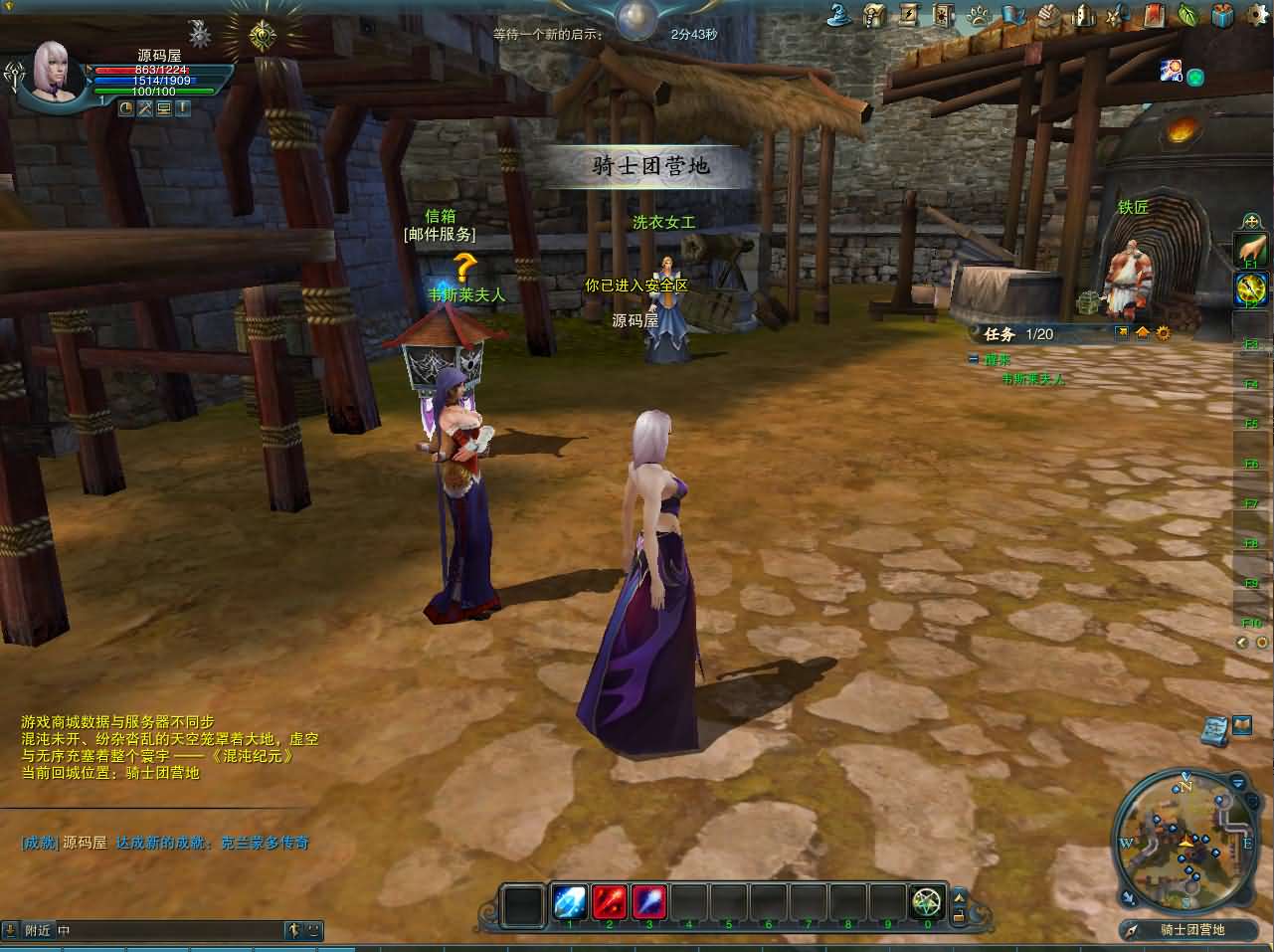Image resolution: width=1274 pixels, height=952 pixels.
Task: Click the 韦斯莱夫人 quest tracker link
Action: coord(1032,379)
